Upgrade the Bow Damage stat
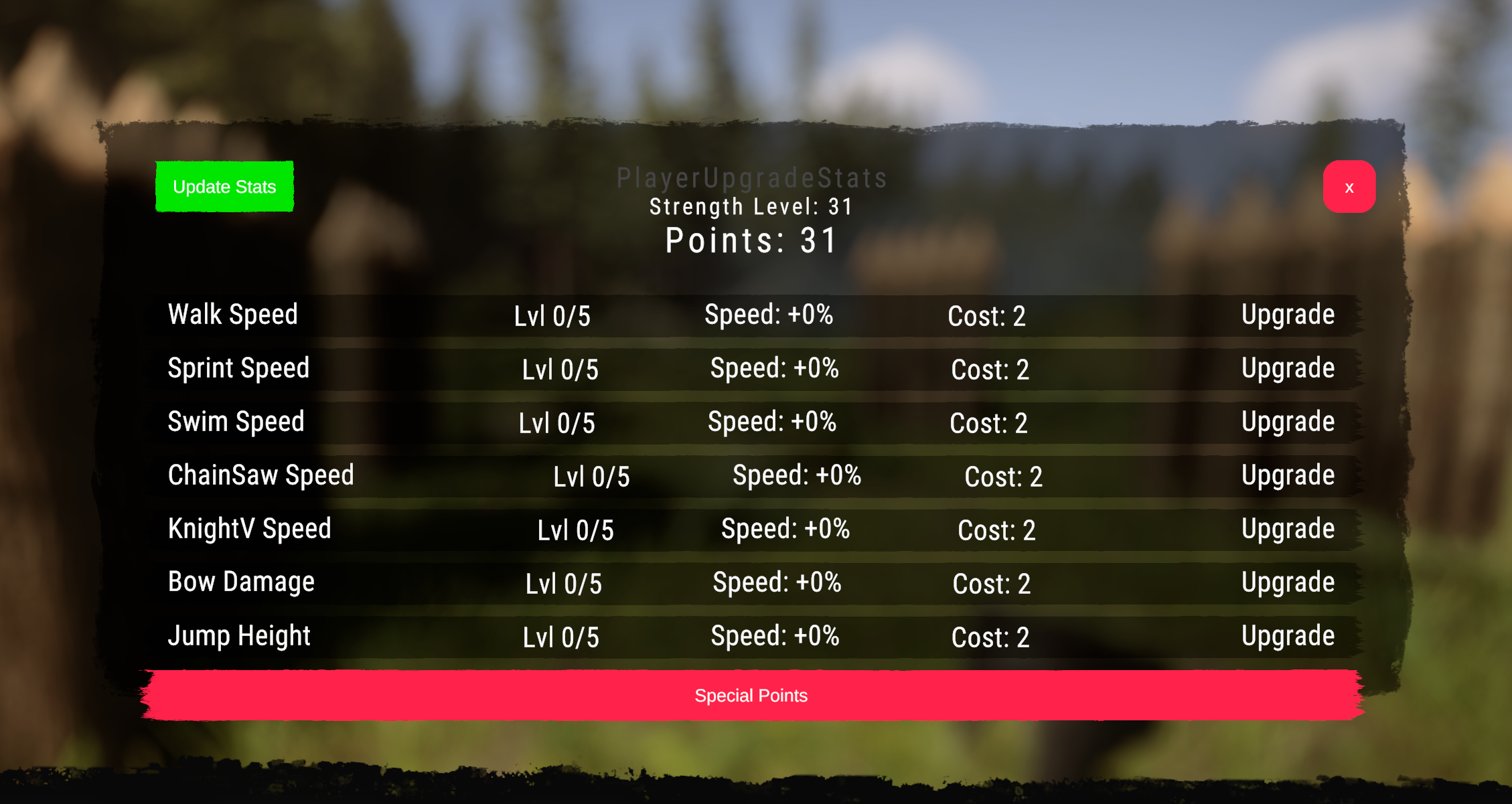 coord(1287,582)
